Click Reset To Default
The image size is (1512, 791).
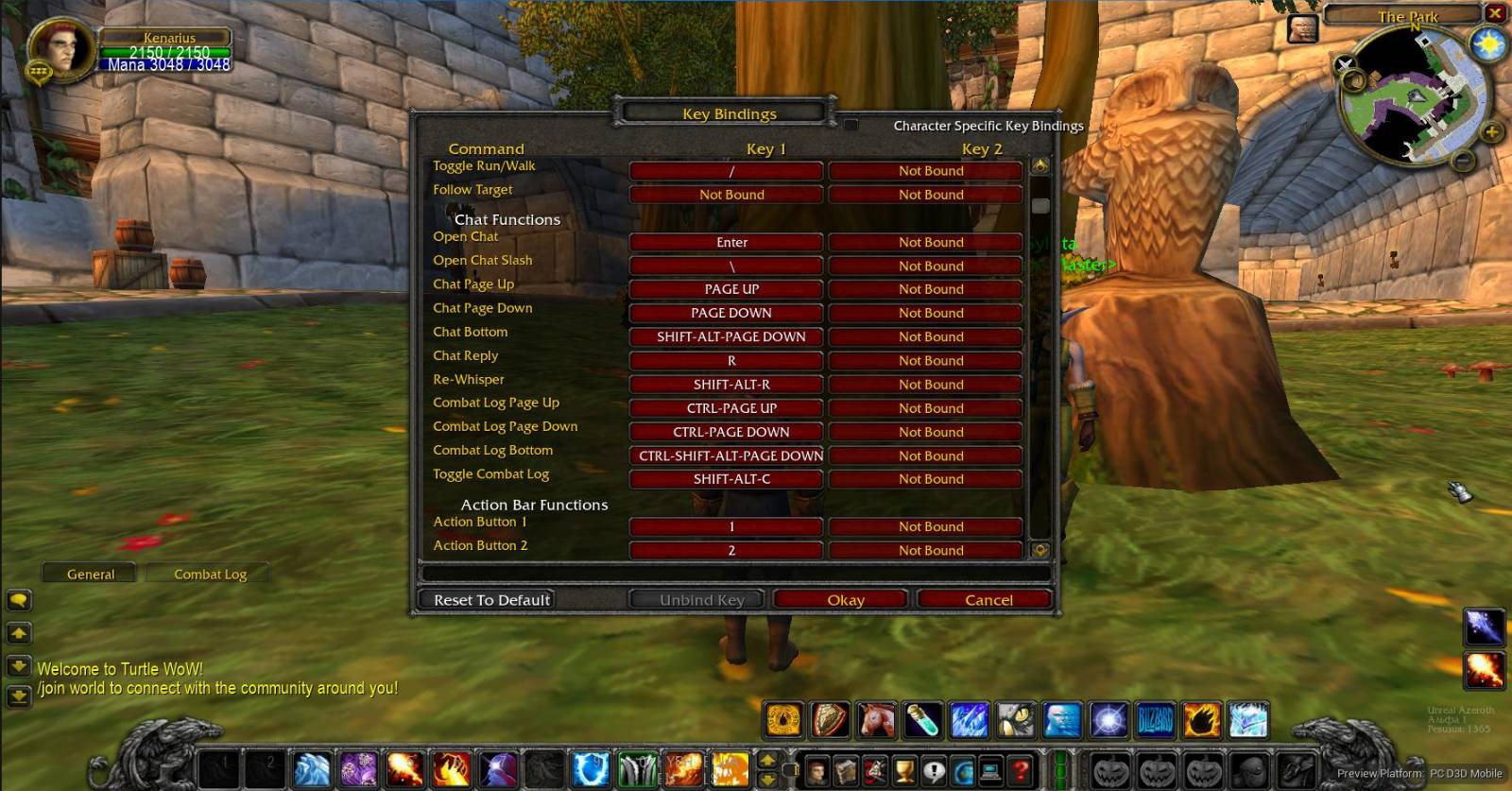[491, 599]
